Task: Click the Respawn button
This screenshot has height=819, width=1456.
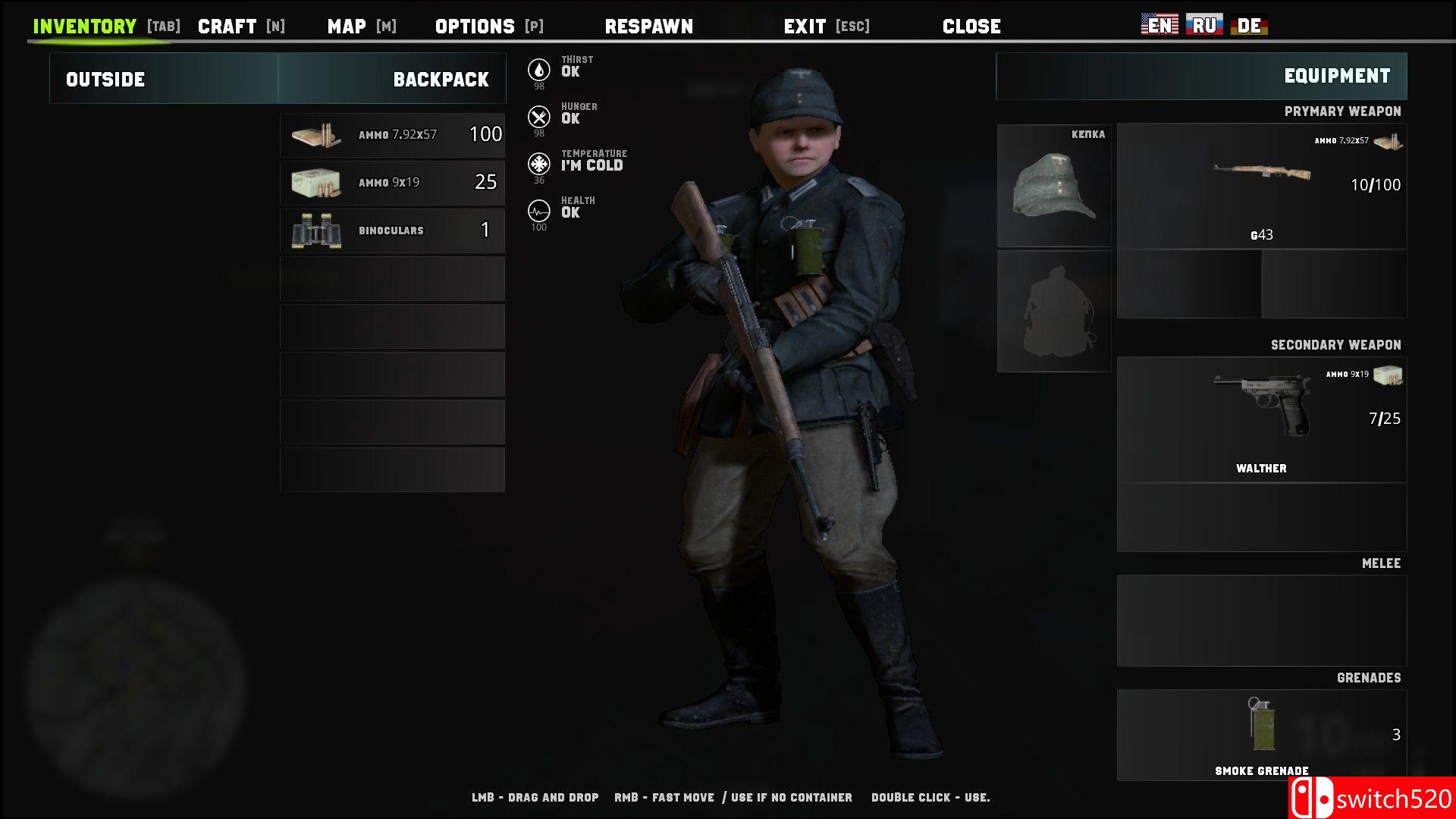Action: 648,27
